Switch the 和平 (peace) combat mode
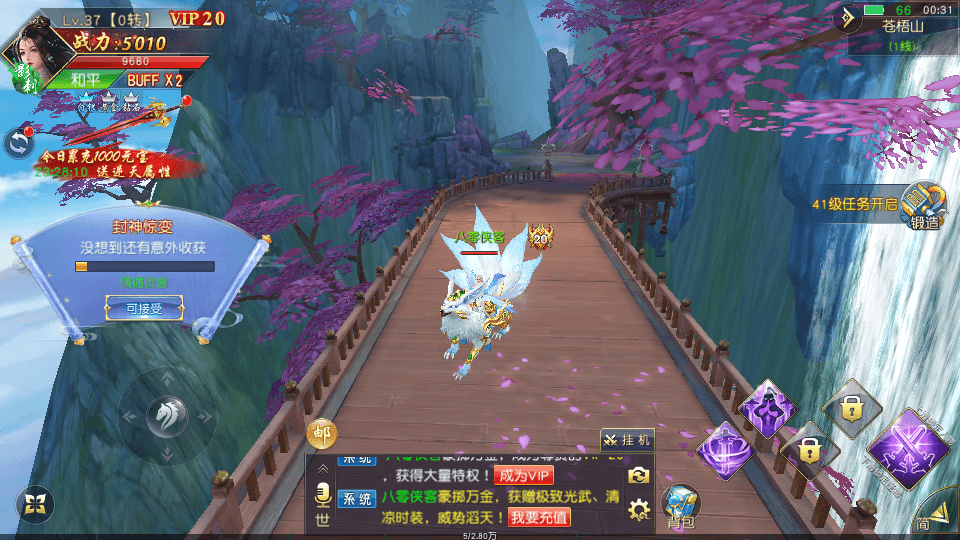 pyautogui.click(x=91, y=80)
